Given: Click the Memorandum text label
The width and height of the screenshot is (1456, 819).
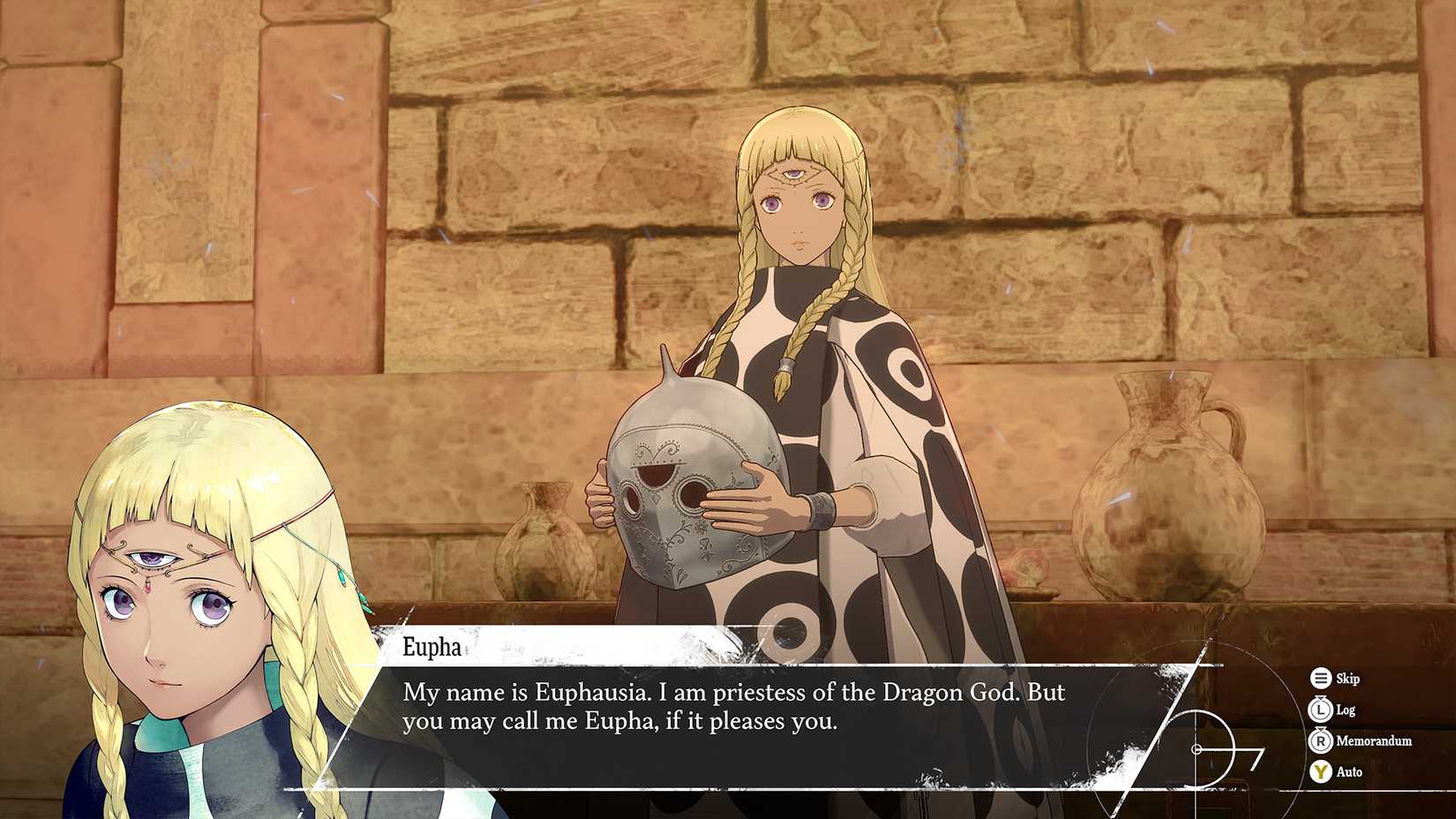Looking at the screenshot, I should [x=1374, y=740].
